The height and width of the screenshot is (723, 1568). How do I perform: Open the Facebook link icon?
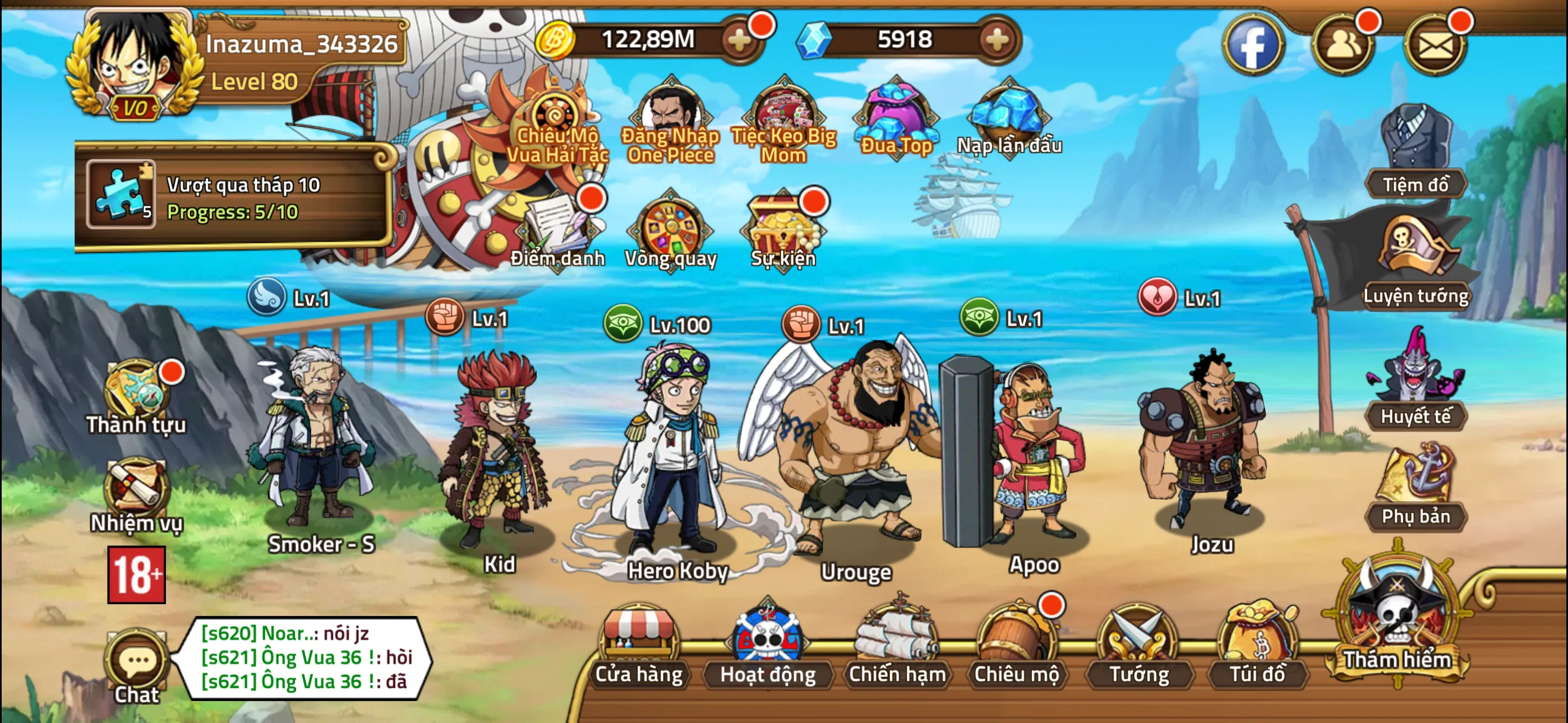click(1253, 44)
